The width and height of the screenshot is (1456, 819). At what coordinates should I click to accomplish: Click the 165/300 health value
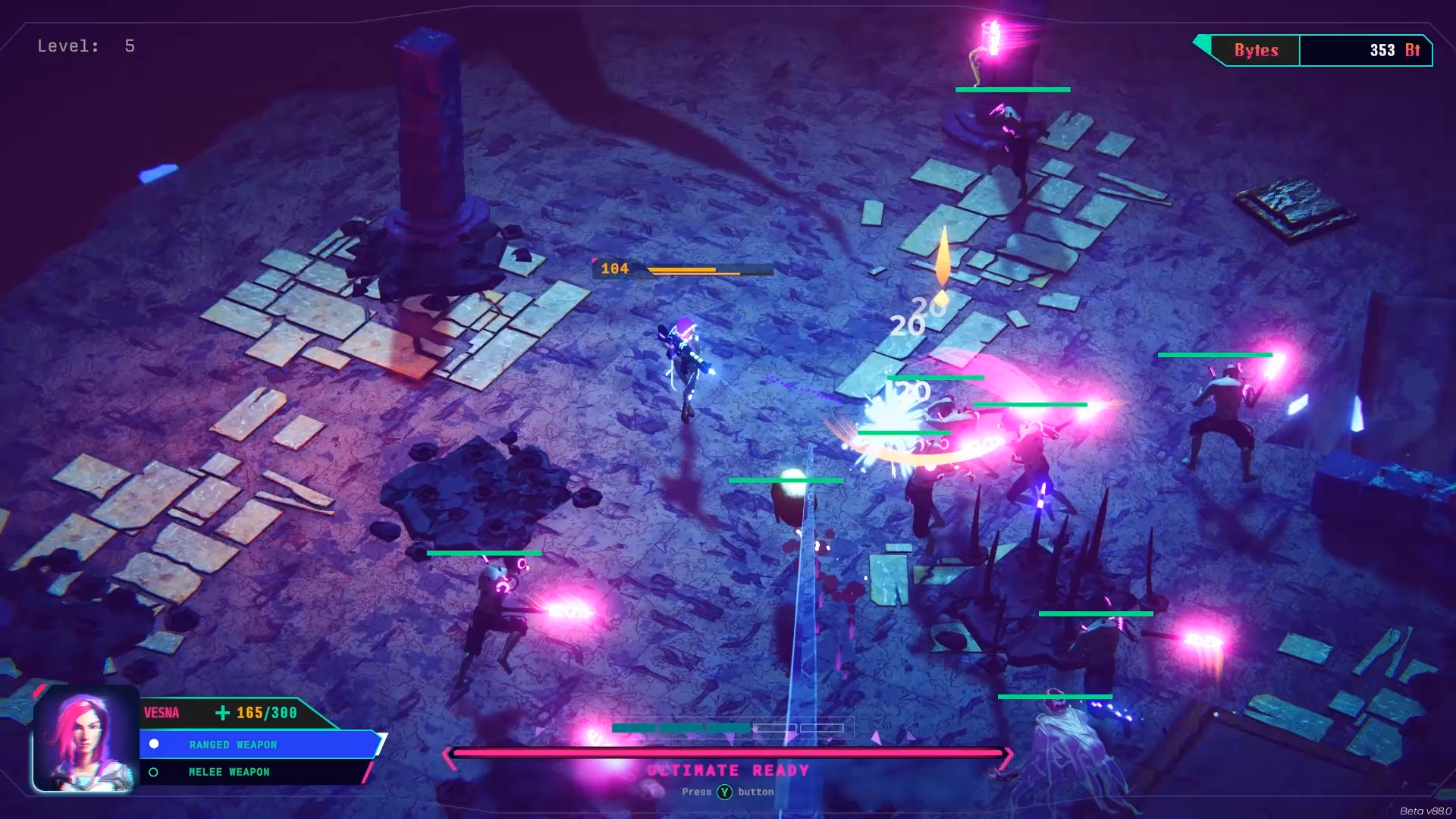coord(265,712)
